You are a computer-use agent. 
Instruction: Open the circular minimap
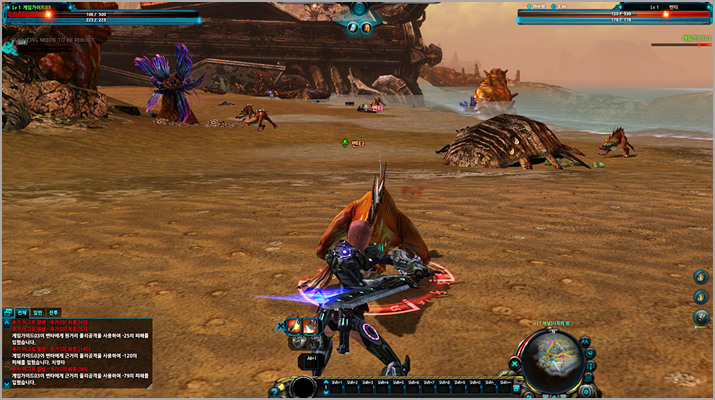[x=551, y=358]
